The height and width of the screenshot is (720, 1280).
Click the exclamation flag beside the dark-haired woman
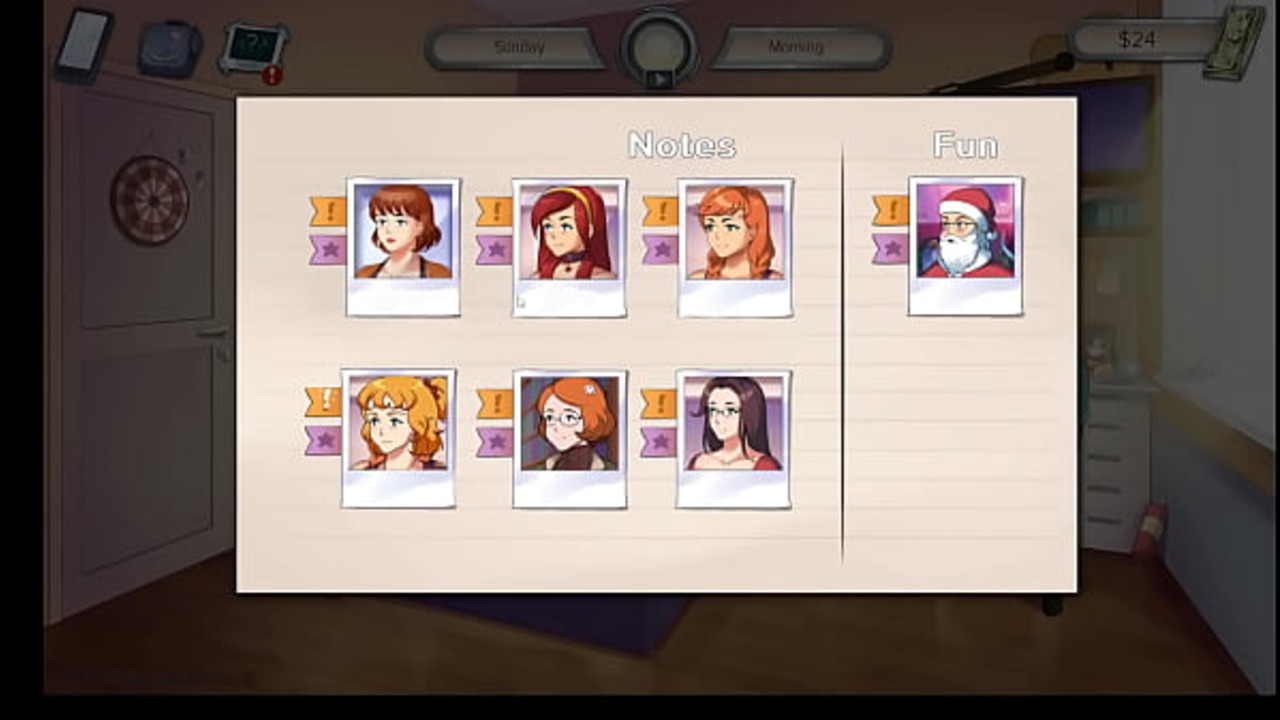click(x=658, y=403)
